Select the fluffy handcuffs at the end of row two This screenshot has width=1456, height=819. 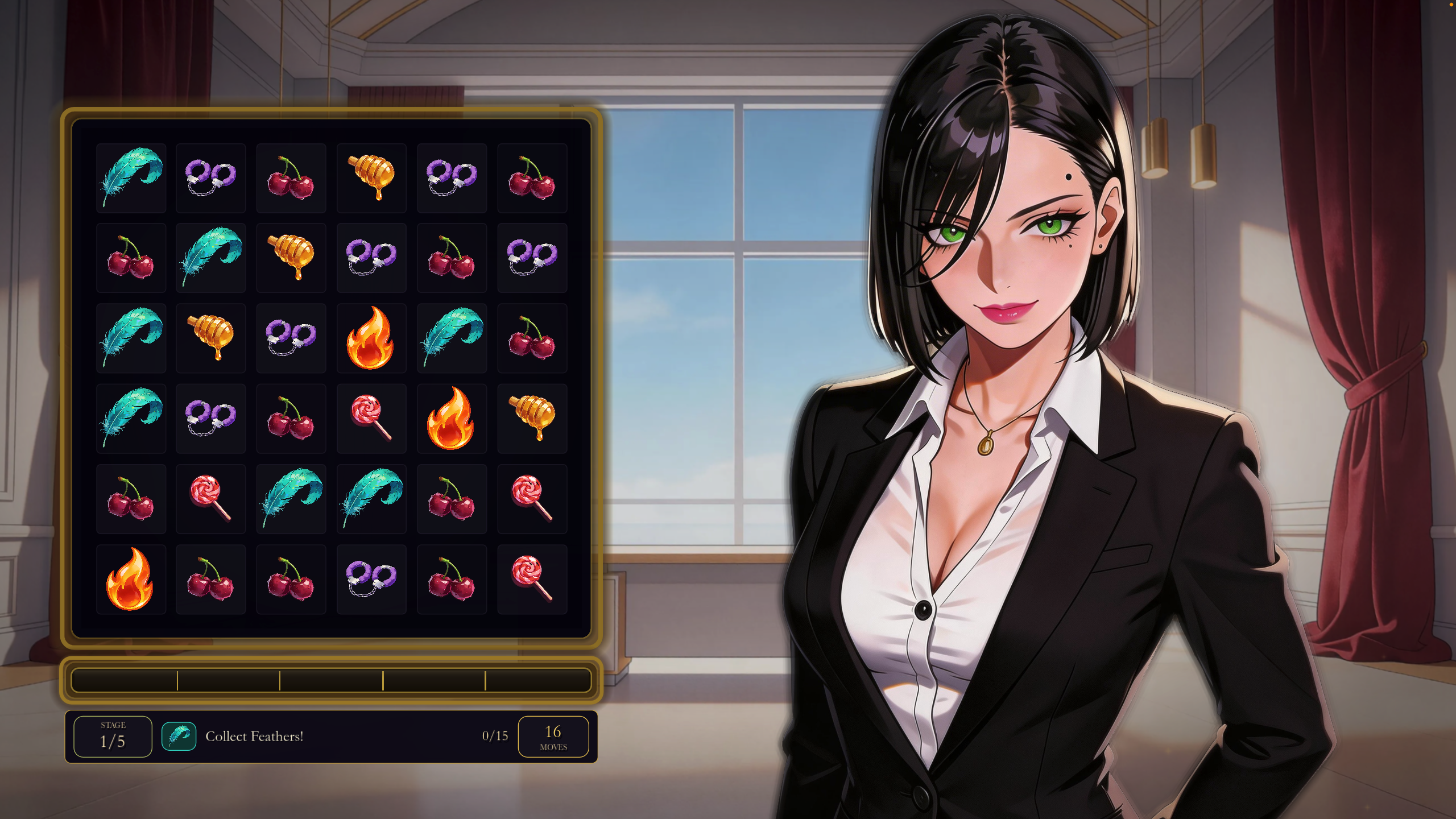pyautogui.click(x=532, y=257)
